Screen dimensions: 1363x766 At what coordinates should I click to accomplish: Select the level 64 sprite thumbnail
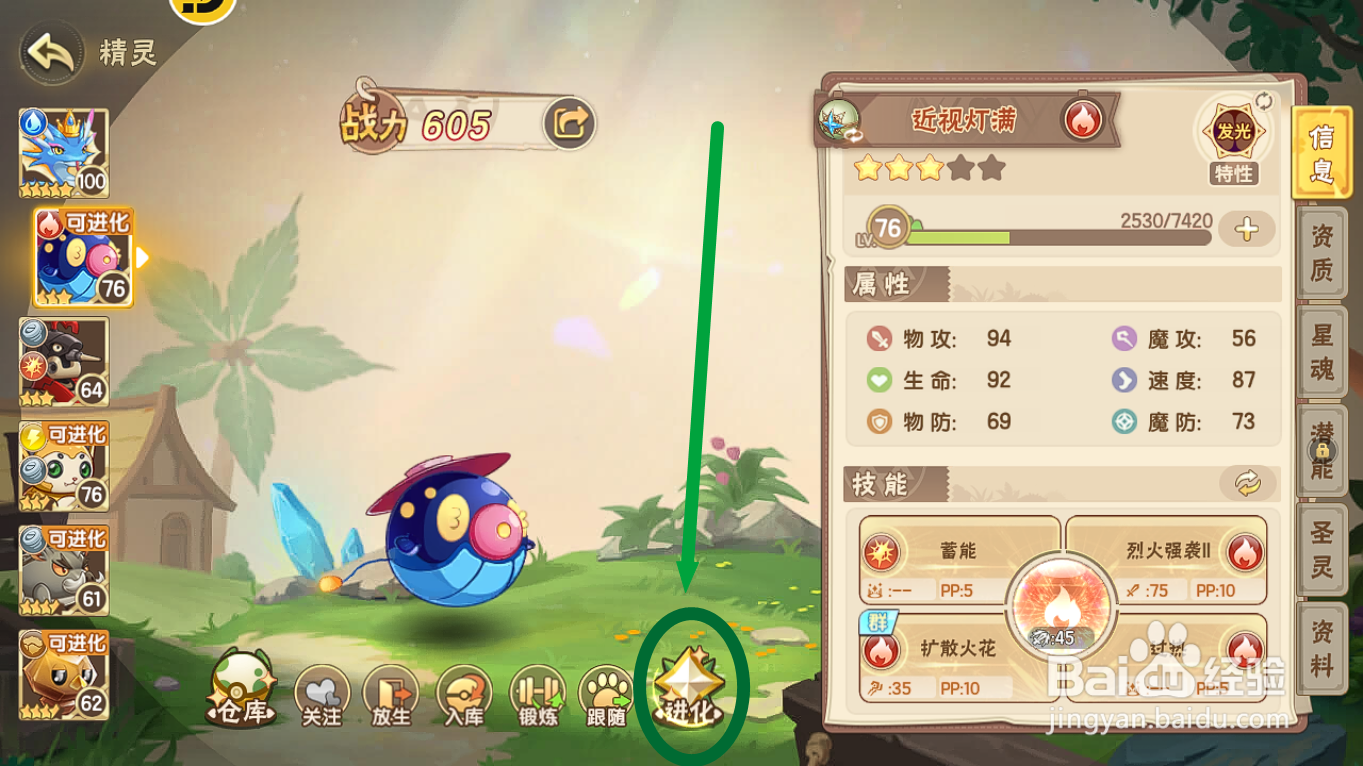[x=66, y=362]
